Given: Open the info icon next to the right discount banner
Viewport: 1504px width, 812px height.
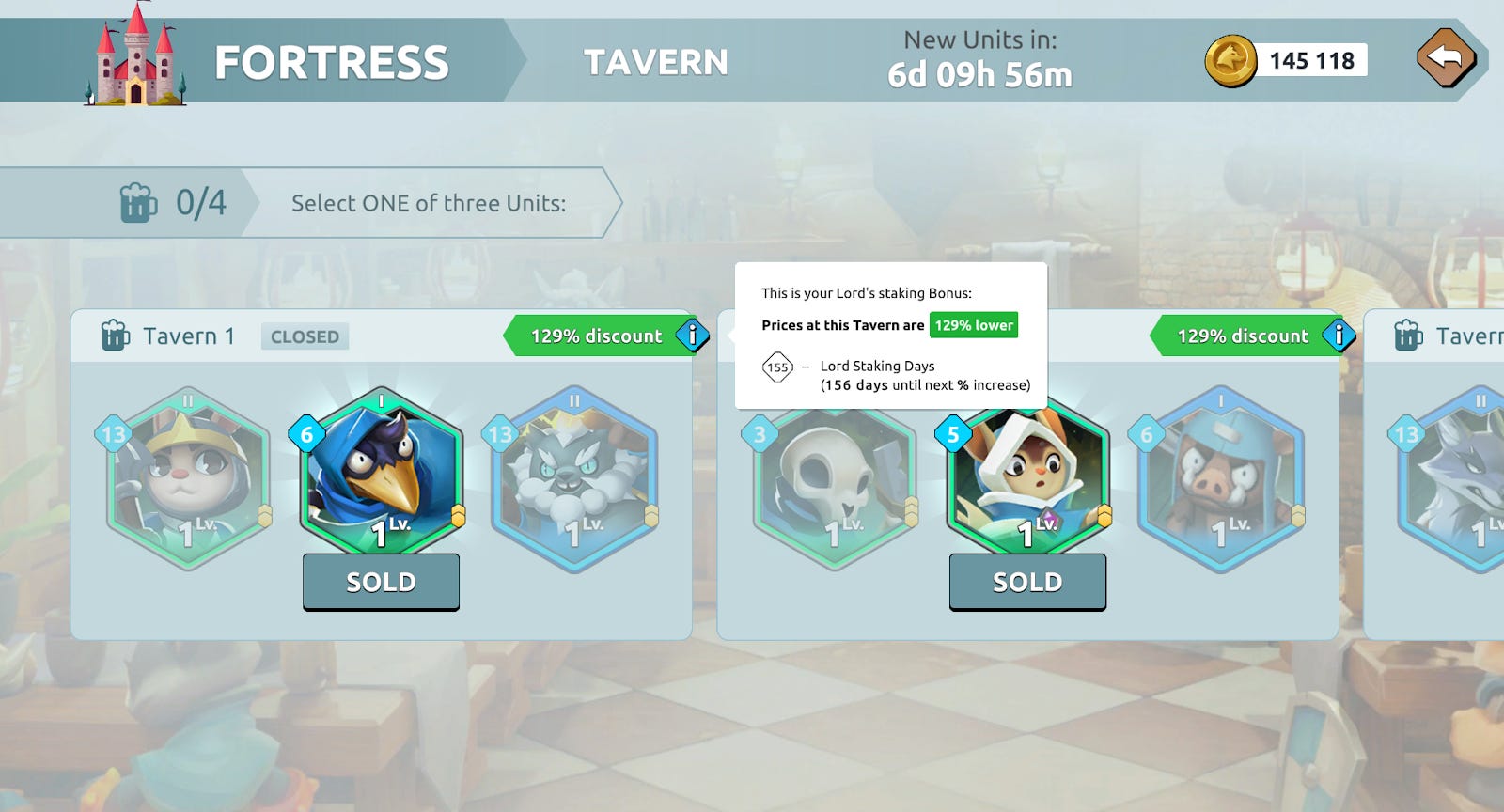Looking at the screenshot, I should 1339,336.
